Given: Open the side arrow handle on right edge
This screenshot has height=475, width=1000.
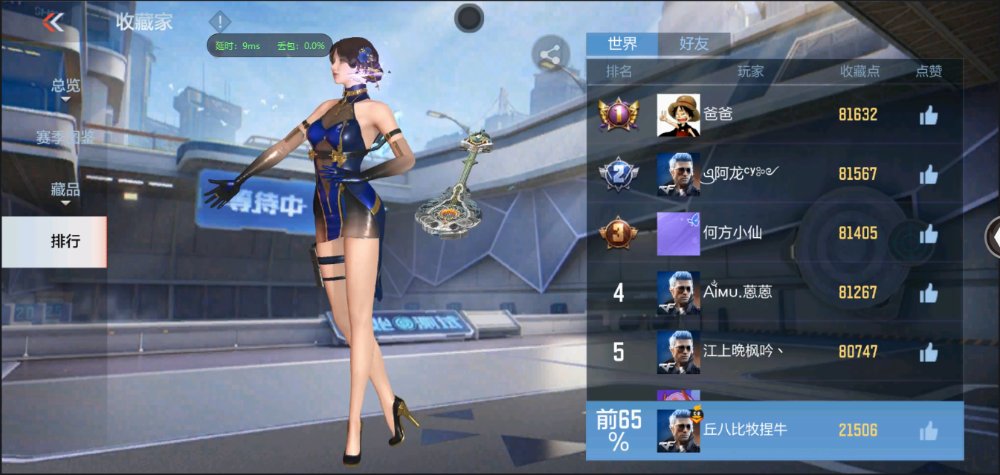Looking at the screenshot, I should [992, 236].
